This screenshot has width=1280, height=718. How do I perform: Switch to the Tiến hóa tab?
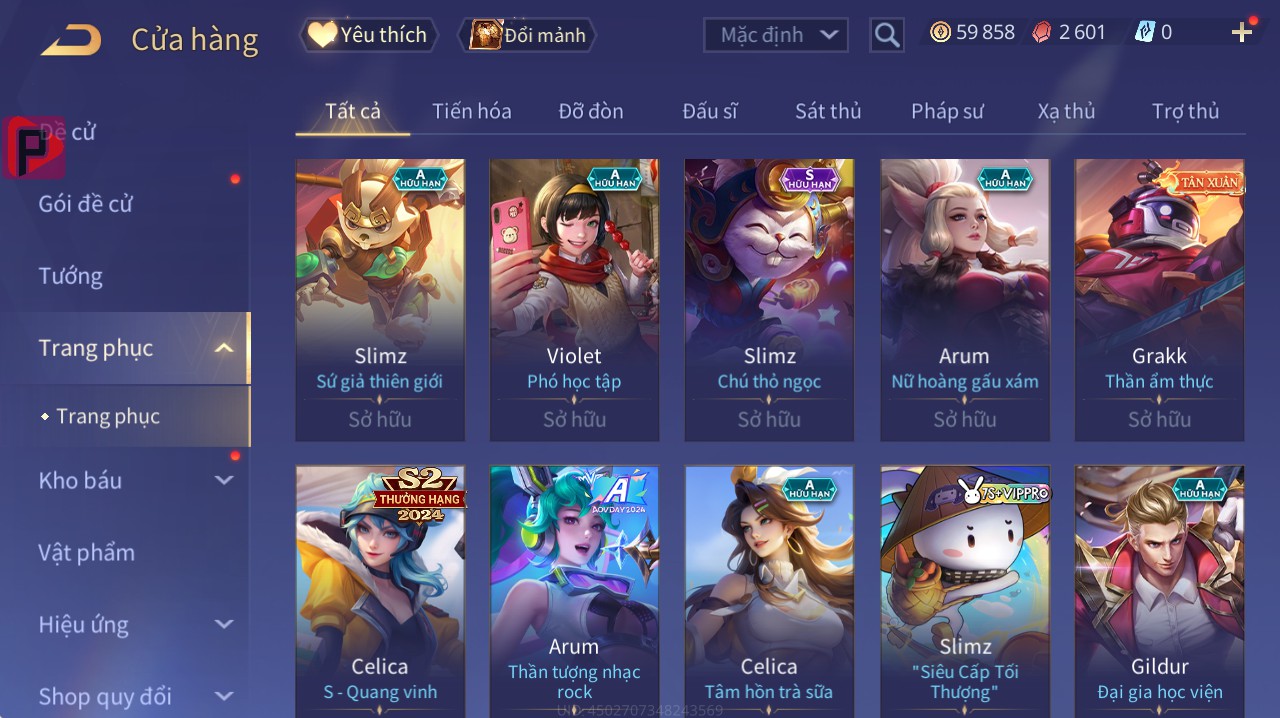click(x=471, y=111)
